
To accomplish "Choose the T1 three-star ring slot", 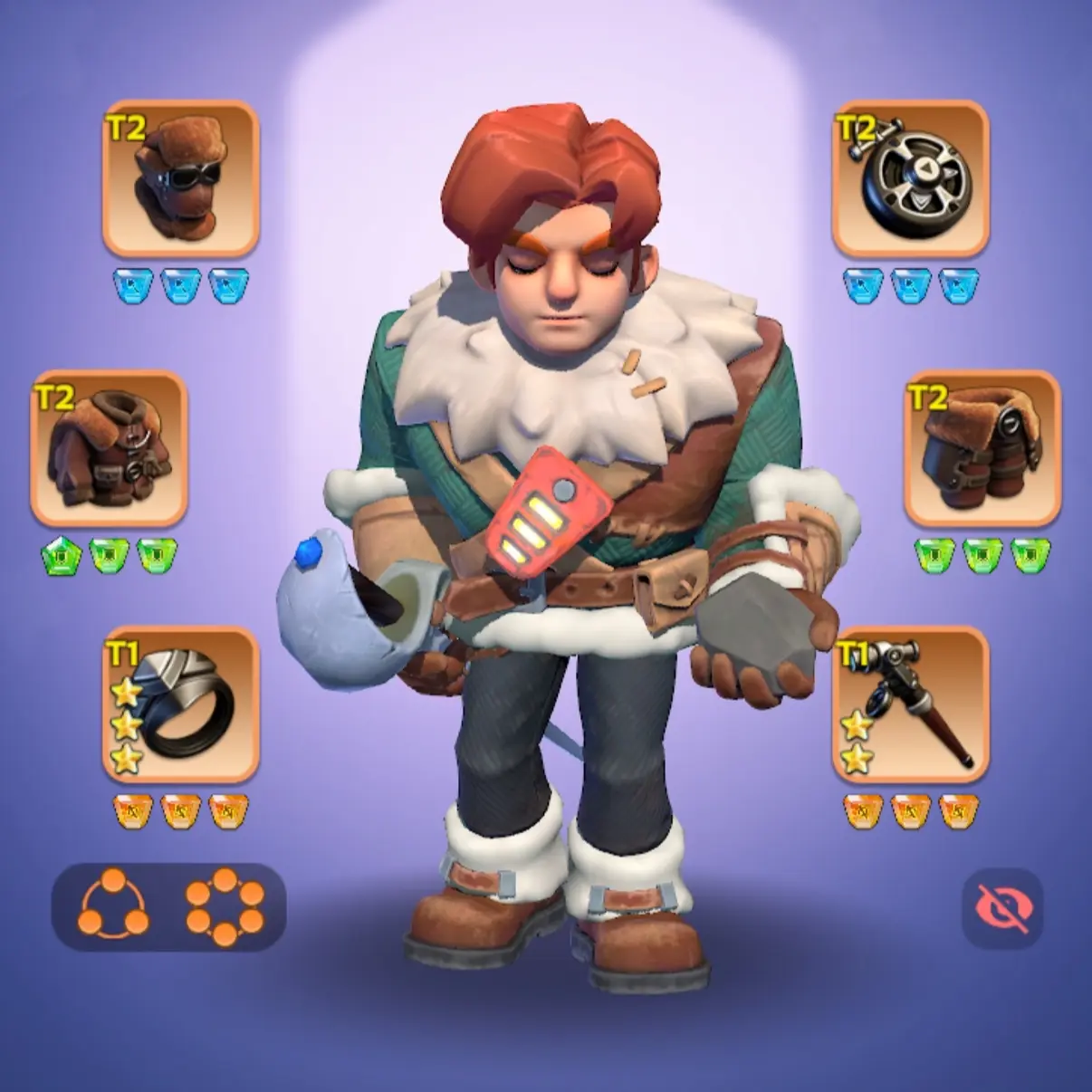I will click(181, 705).
